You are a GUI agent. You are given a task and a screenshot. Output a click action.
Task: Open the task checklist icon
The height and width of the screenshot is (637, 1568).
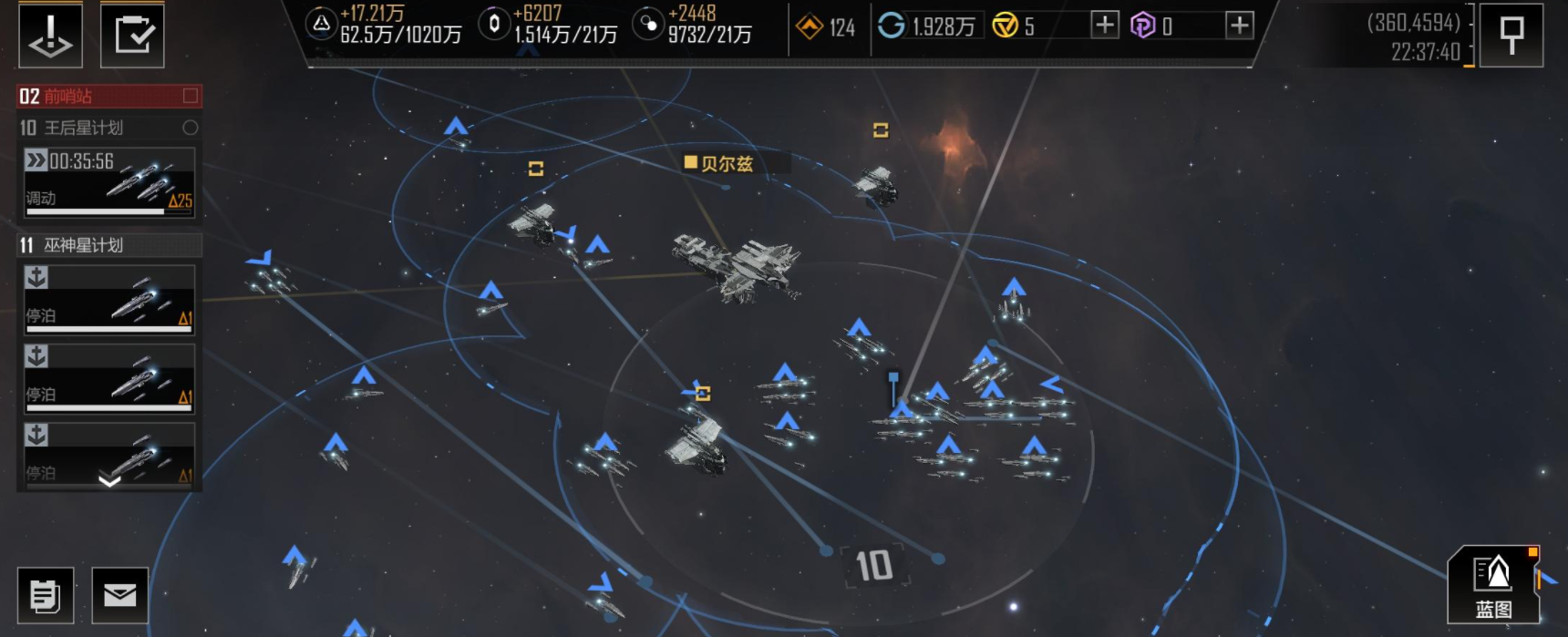(x=132, y=36)
